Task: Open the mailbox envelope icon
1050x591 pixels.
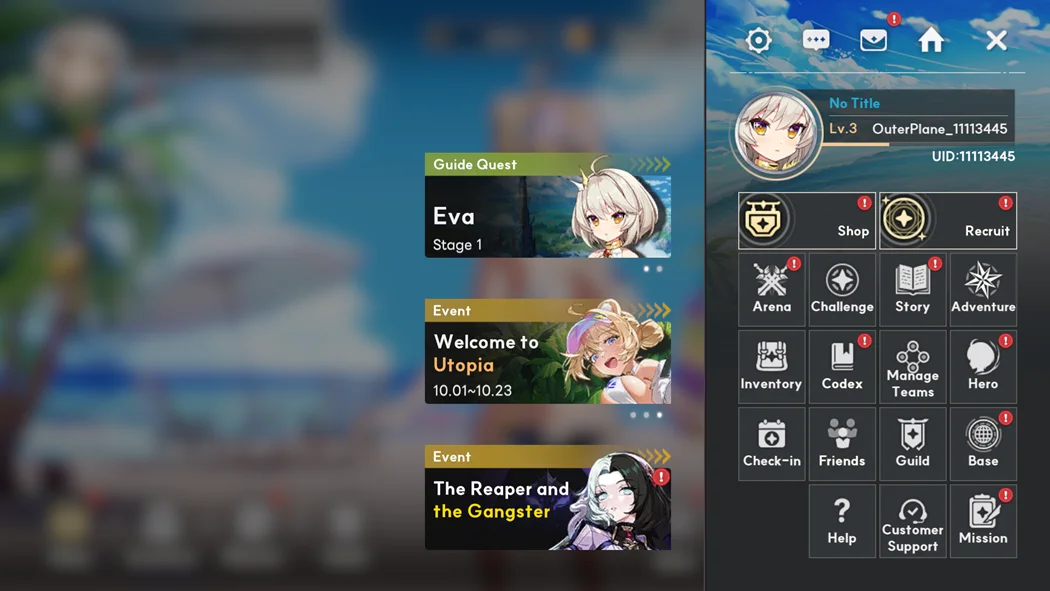Action: [x=873, y=40]
